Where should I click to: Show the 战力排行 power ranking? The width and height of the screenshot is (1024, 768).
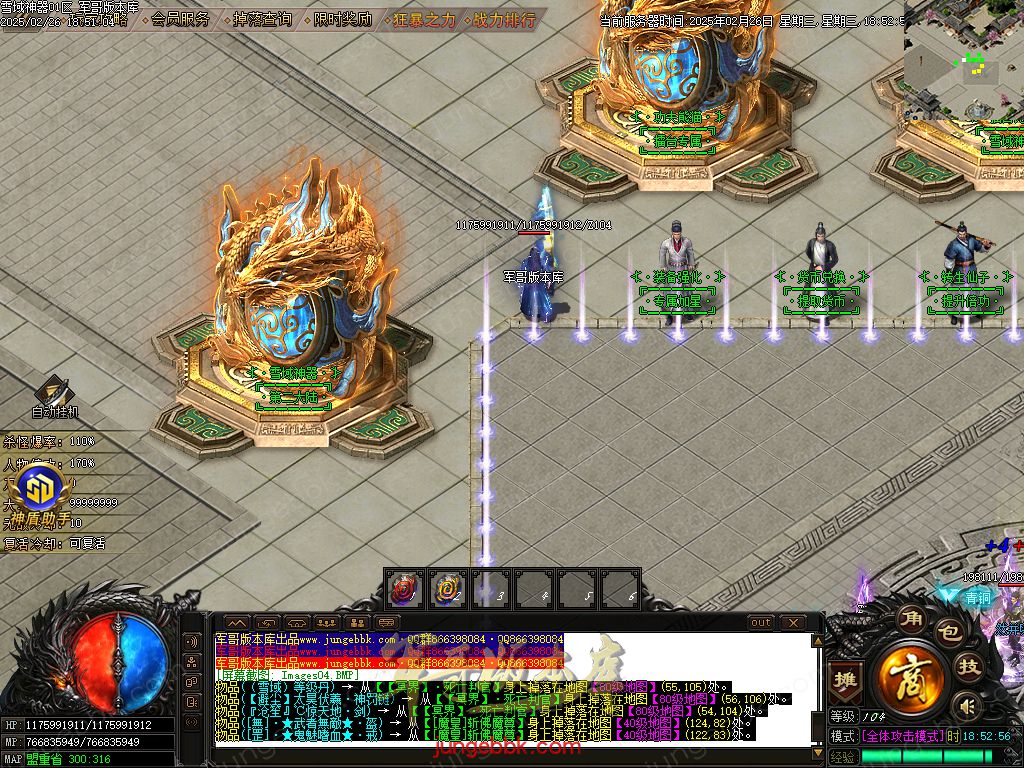(503, 19)
